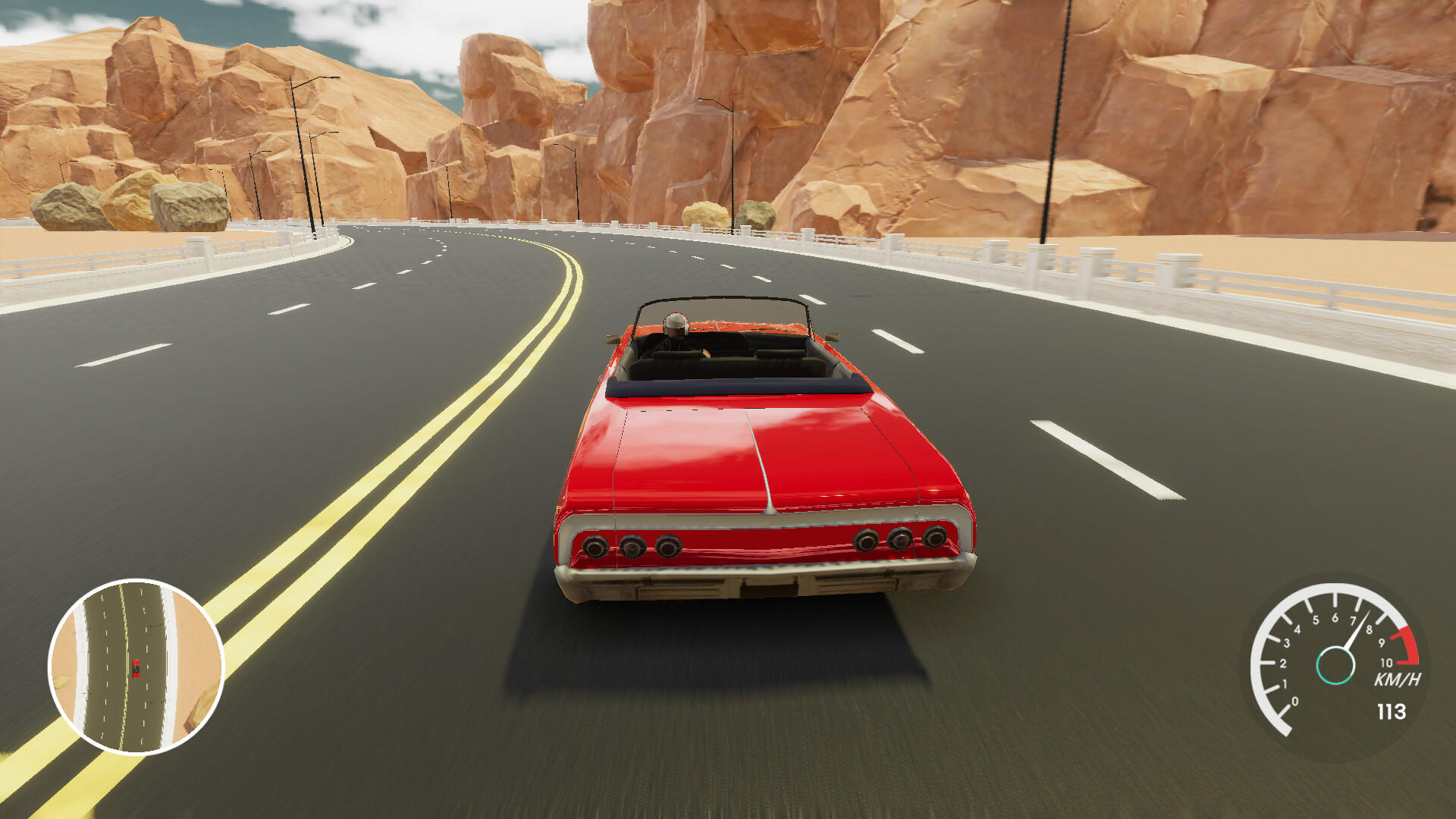Click the rear bumper of the car
1456x819 pixels.
pos(758,584)
